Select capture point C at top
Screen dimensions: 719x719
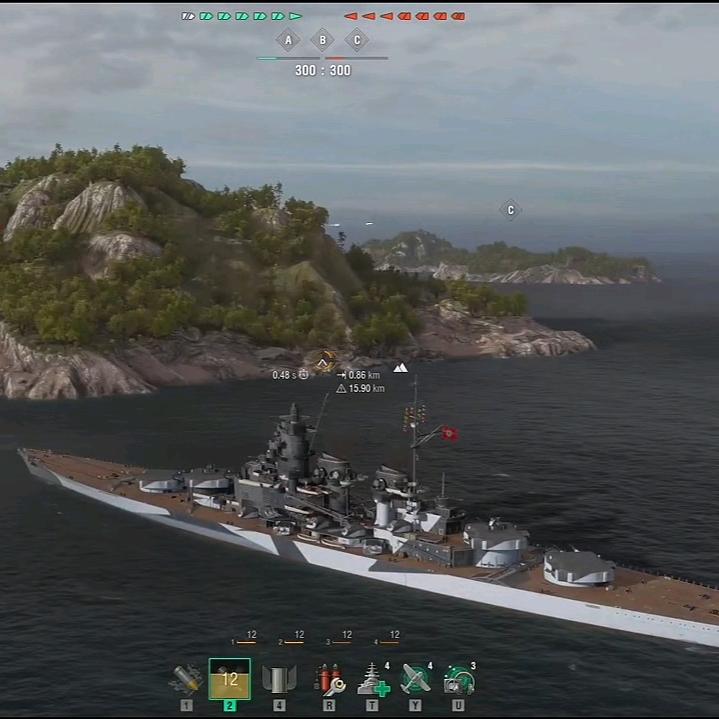356,41
